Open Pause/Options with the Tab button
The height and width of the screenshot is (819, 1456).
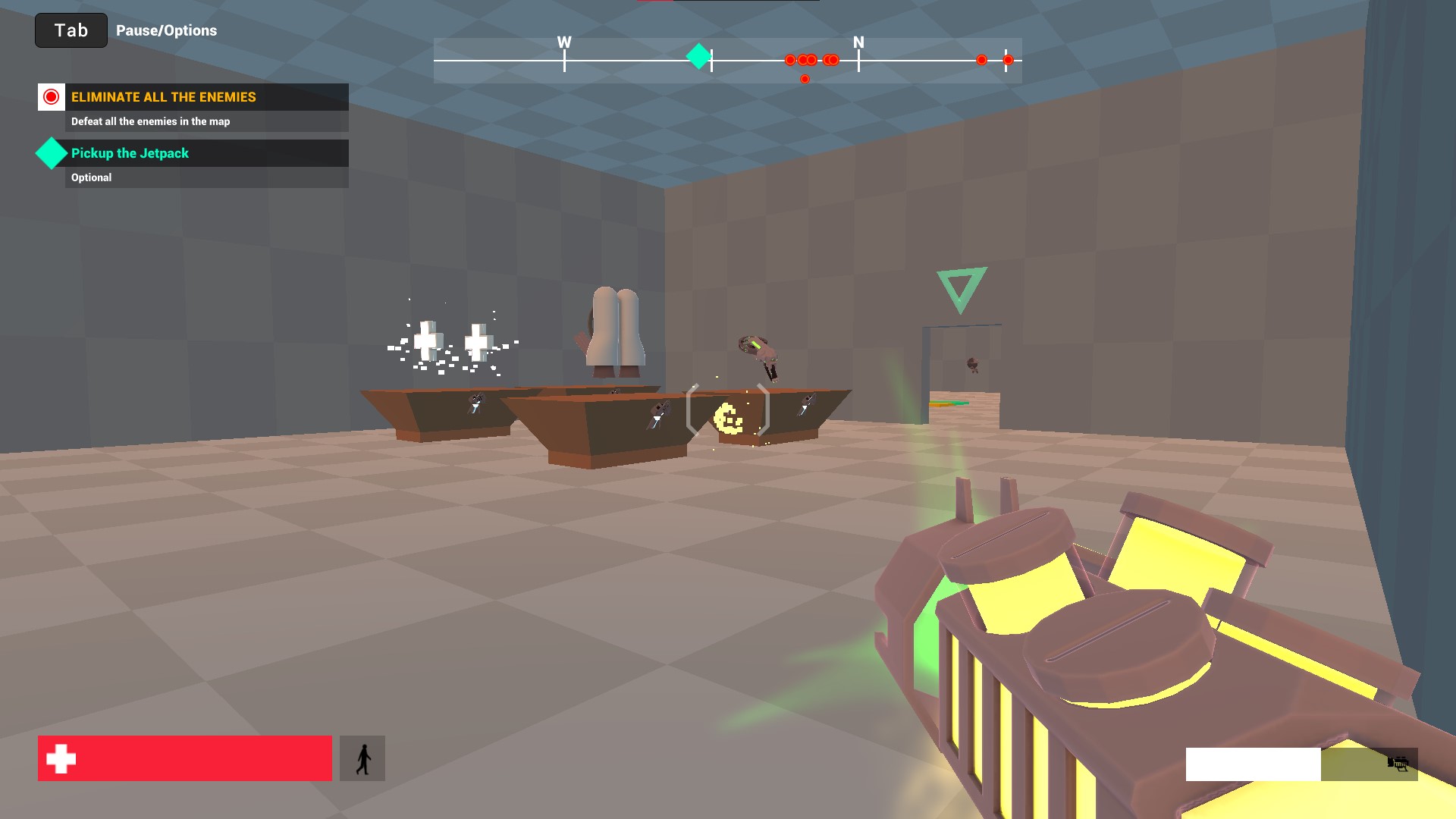71,30
